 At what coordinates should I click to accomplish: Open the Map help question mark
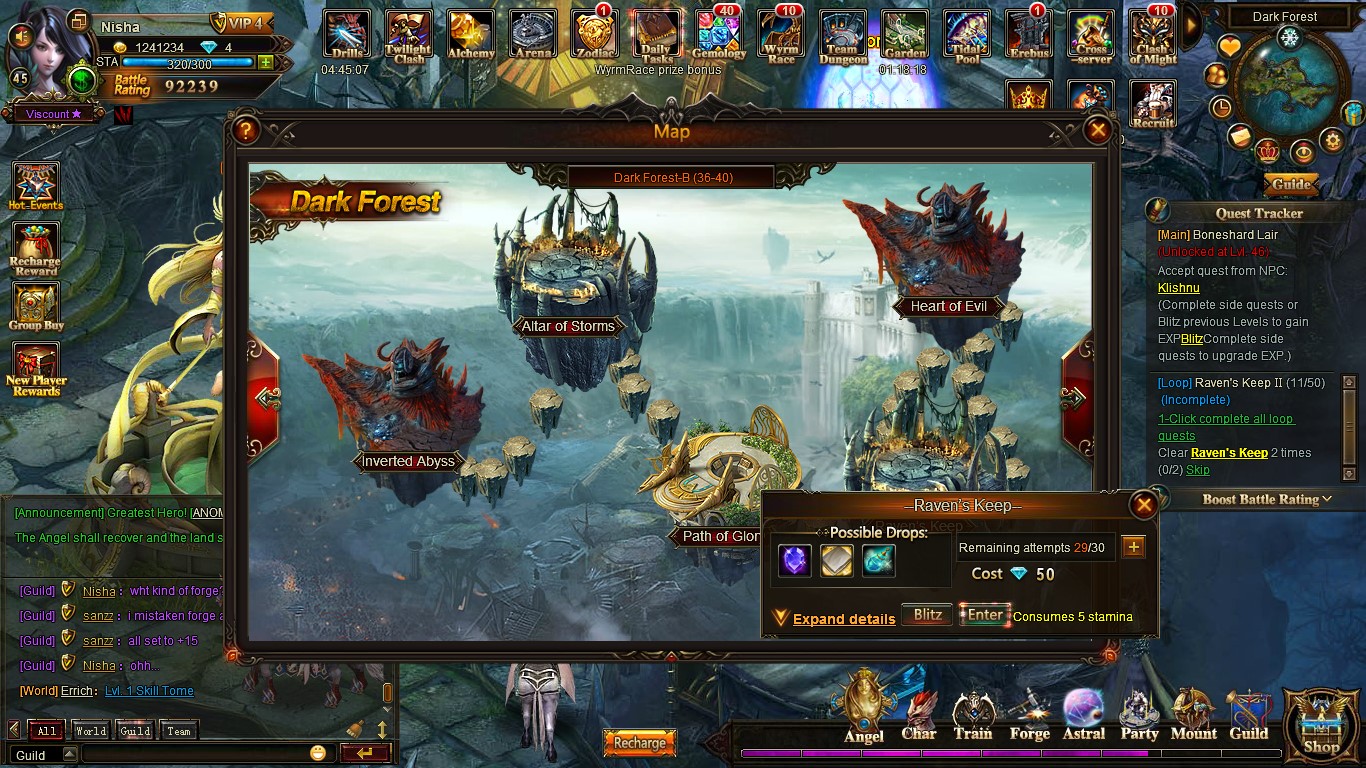(x=245, y=130)
